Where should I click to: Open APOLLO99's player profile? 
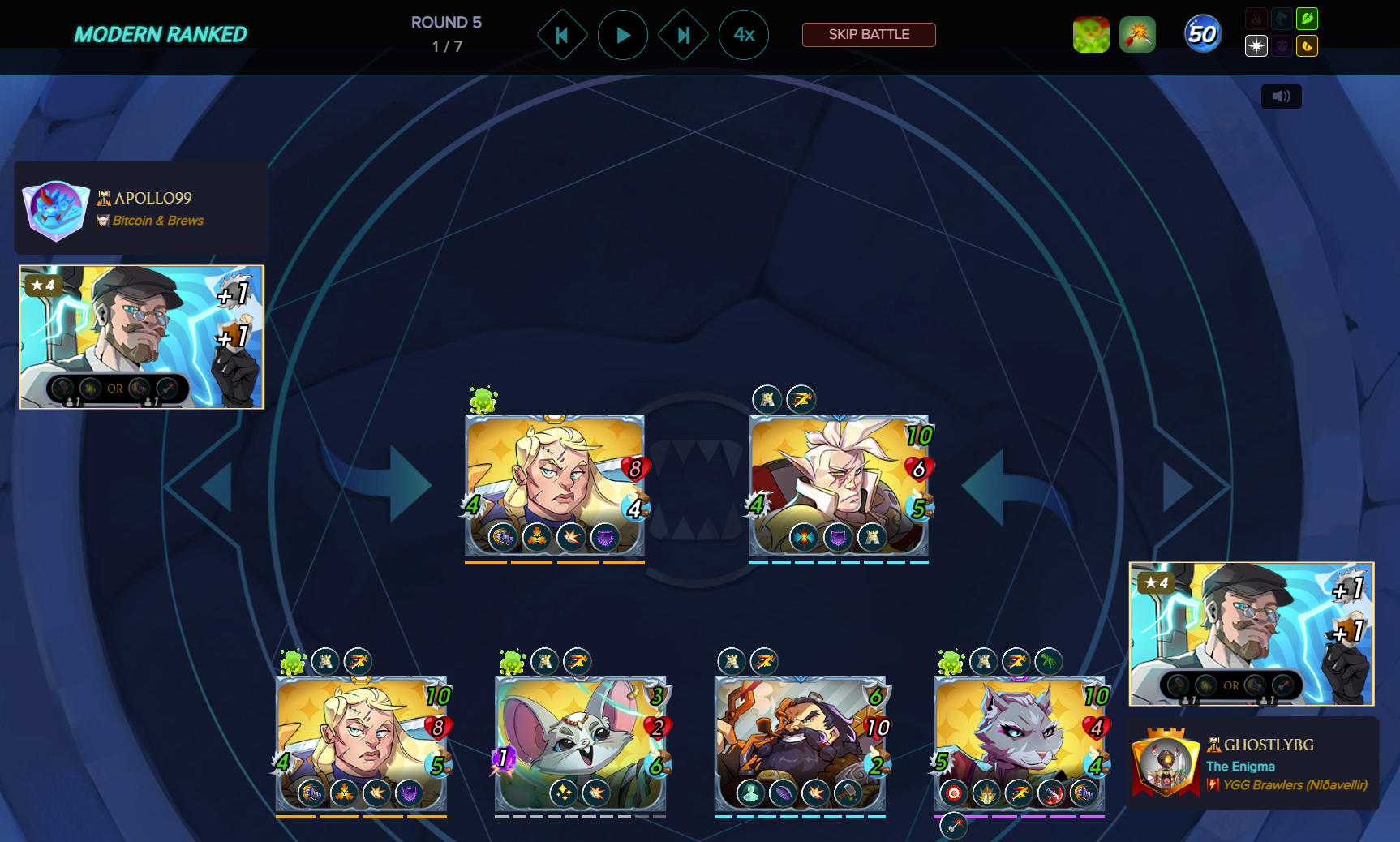(x=152, y=198)
